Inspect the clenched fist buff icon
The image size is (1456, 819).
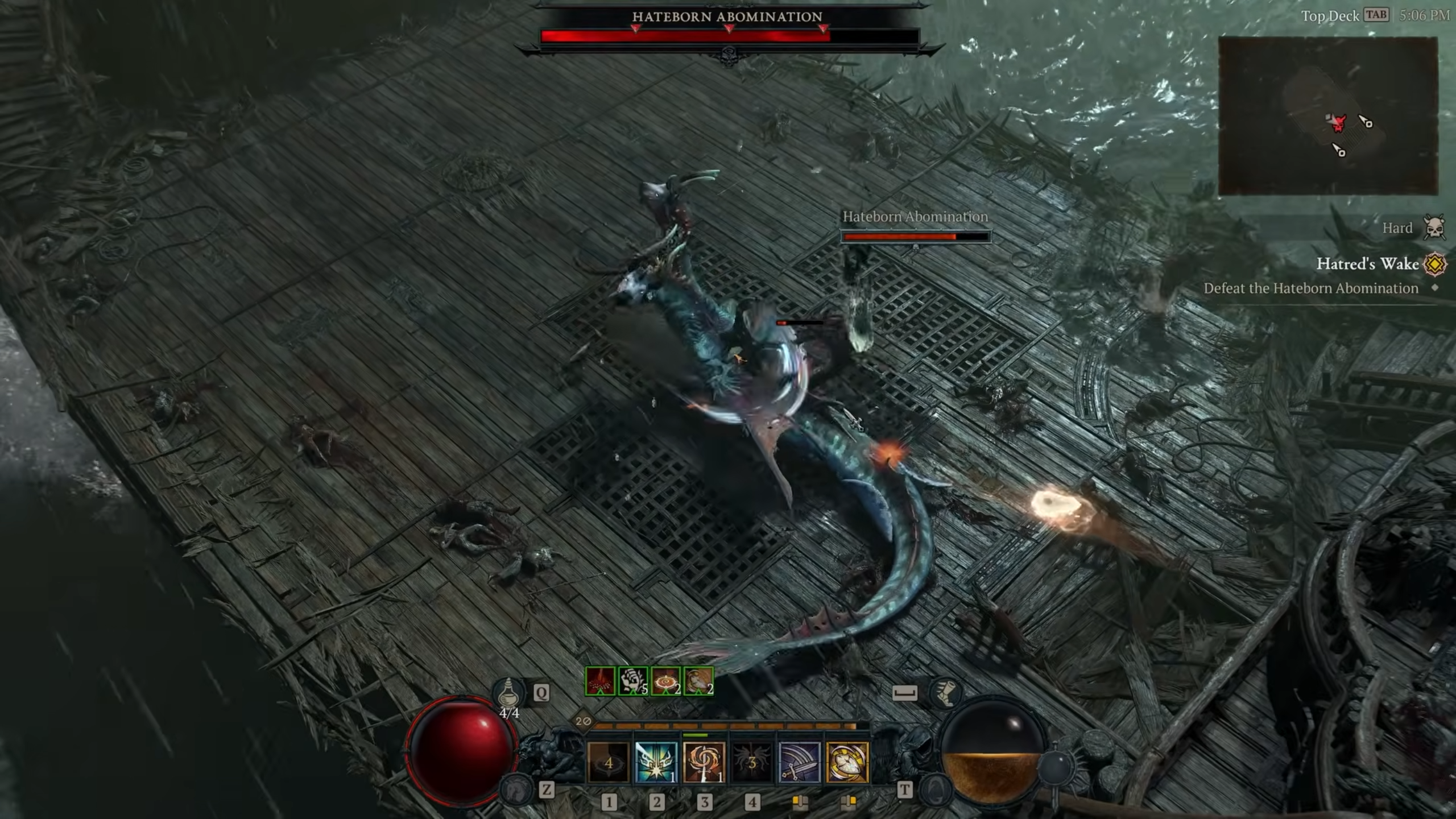point(633,681)
